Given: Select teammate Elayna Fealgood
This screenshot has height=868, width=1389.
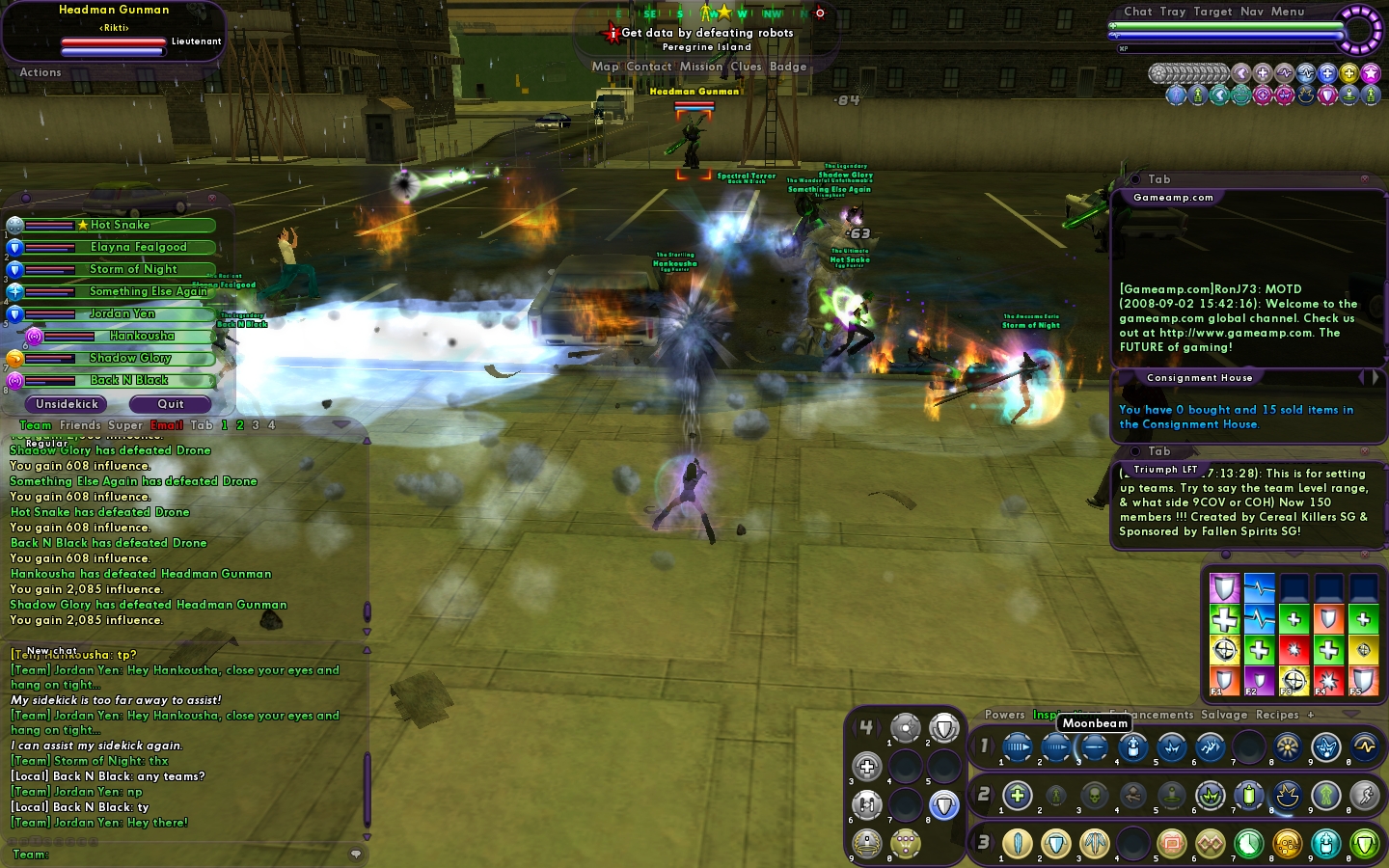Looking at the screenshot, I should 138,247.
